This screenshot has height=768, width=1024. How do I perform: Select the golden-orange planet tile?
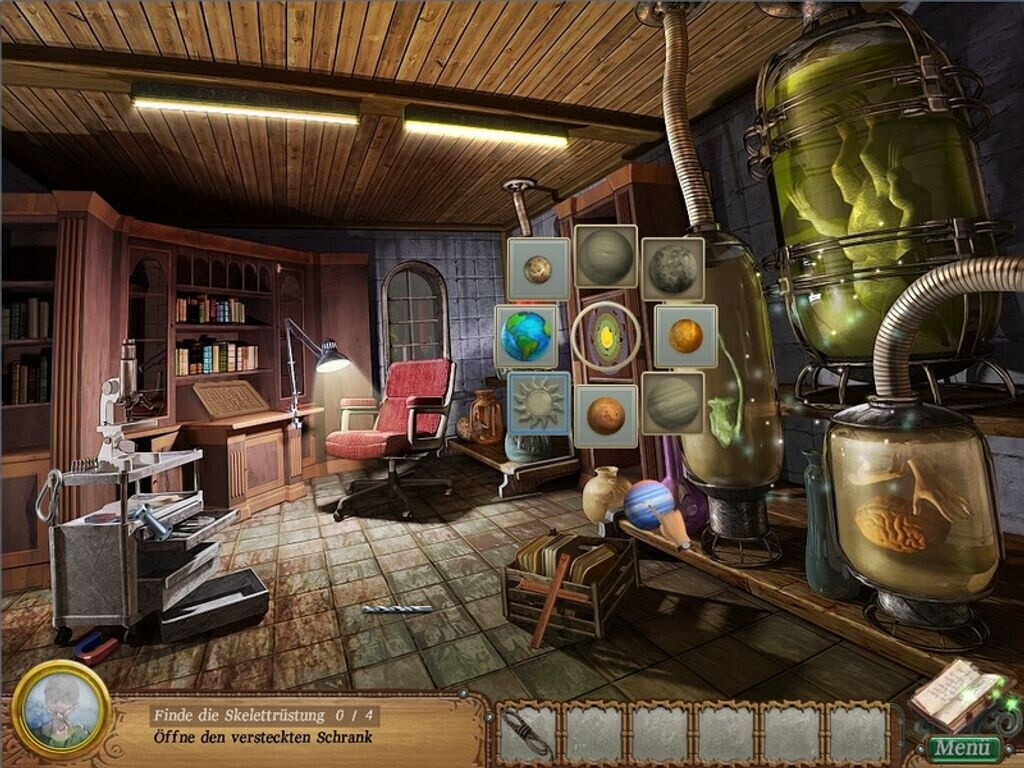(x=685, y=336)
